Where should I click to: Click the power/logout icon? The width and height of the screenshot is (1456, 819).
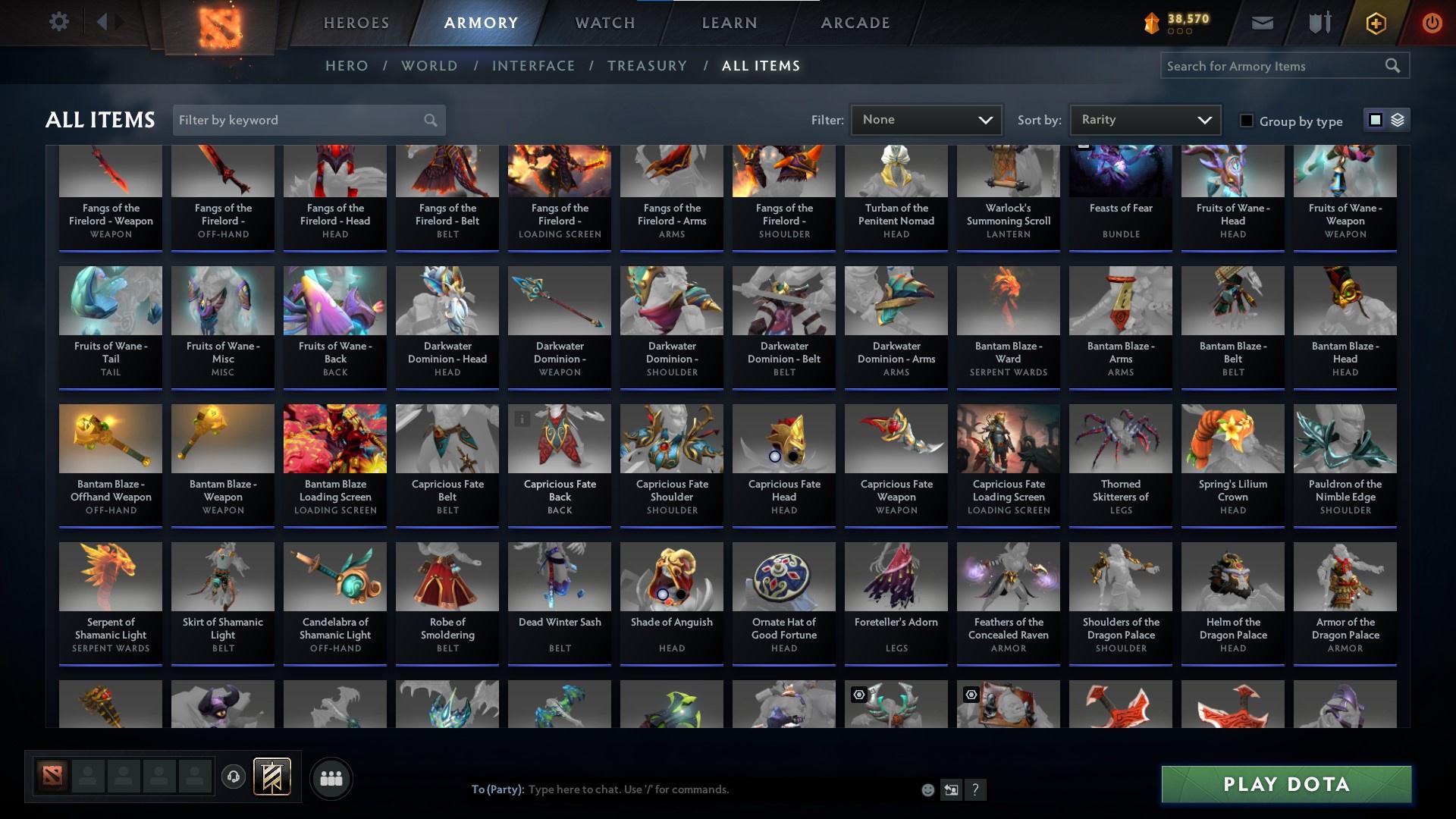pyautogui.click(x=1432, y=23)
